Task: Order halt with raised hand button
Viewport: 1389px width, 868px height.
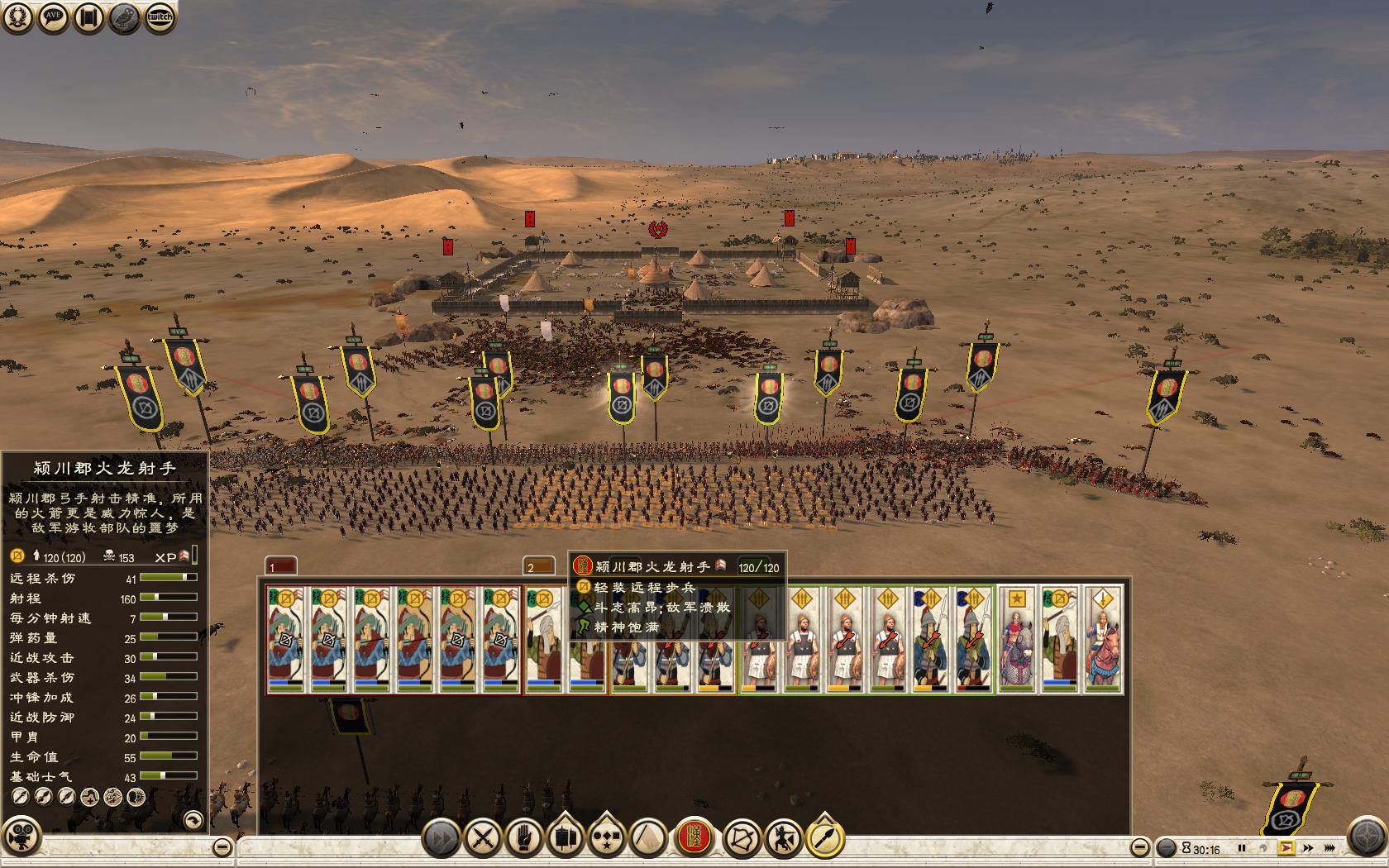Action: click(x=523, y=839)
